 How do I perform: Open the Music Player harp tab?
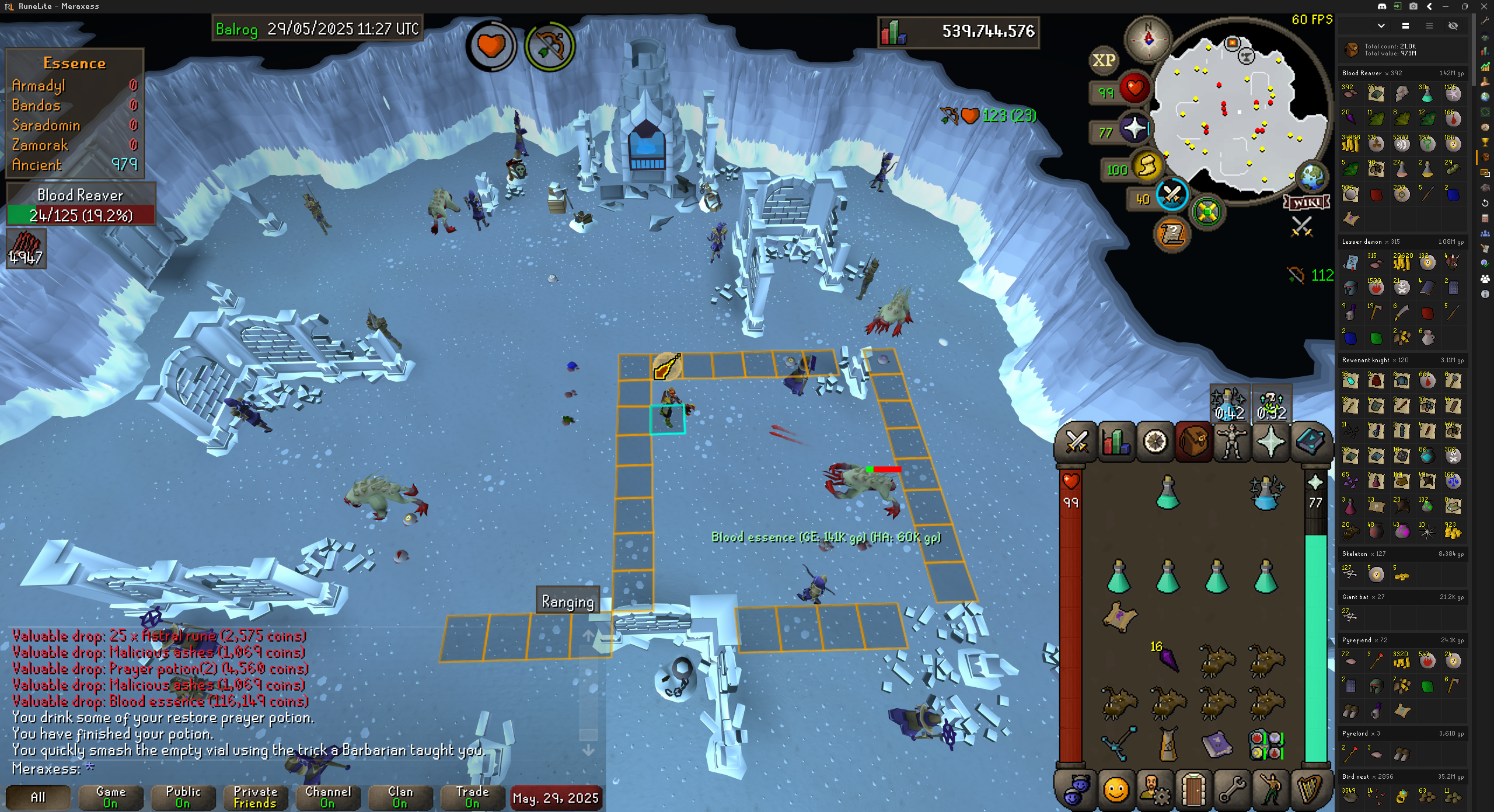point(1310,791)
